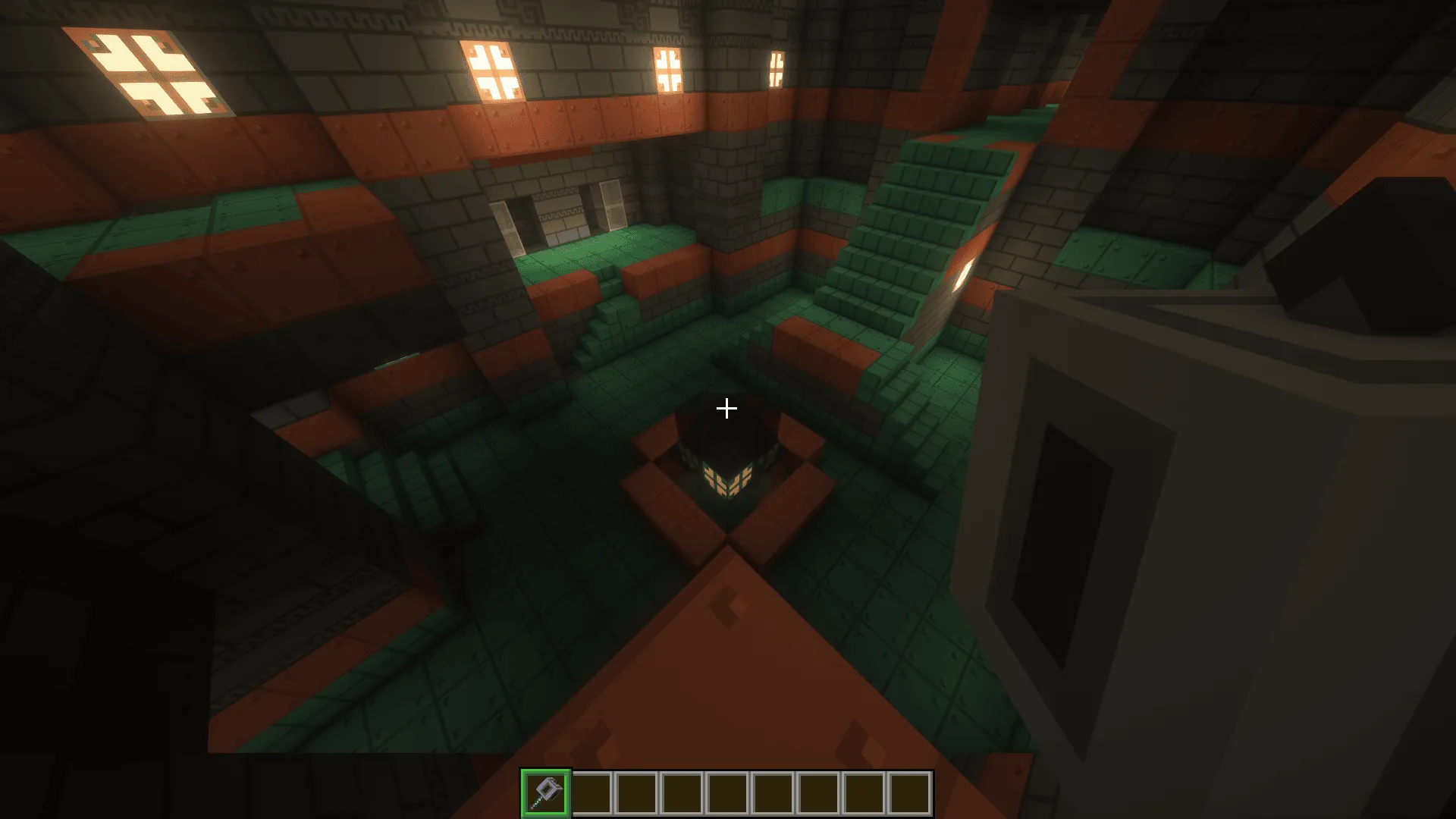Click the crosshair at screen center
The height and width of the screenshot is (819, 1456).
726,408
